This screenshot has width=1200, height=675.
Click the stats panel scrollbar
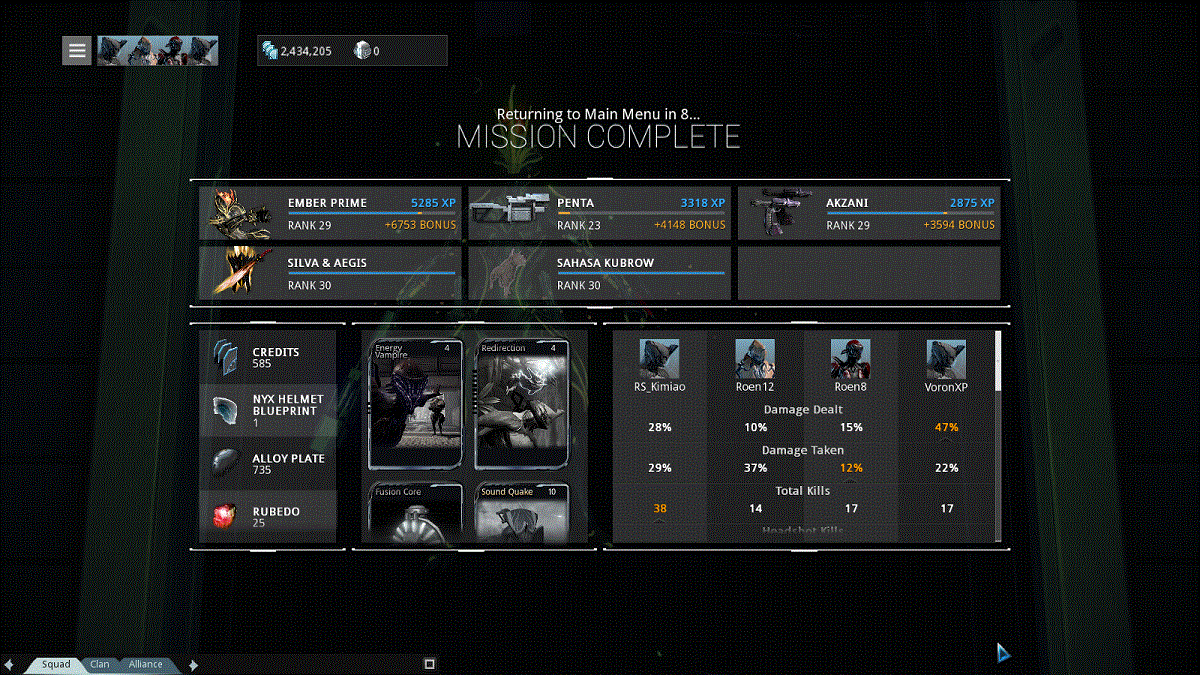pyautogui.click(x=997, y=362)
